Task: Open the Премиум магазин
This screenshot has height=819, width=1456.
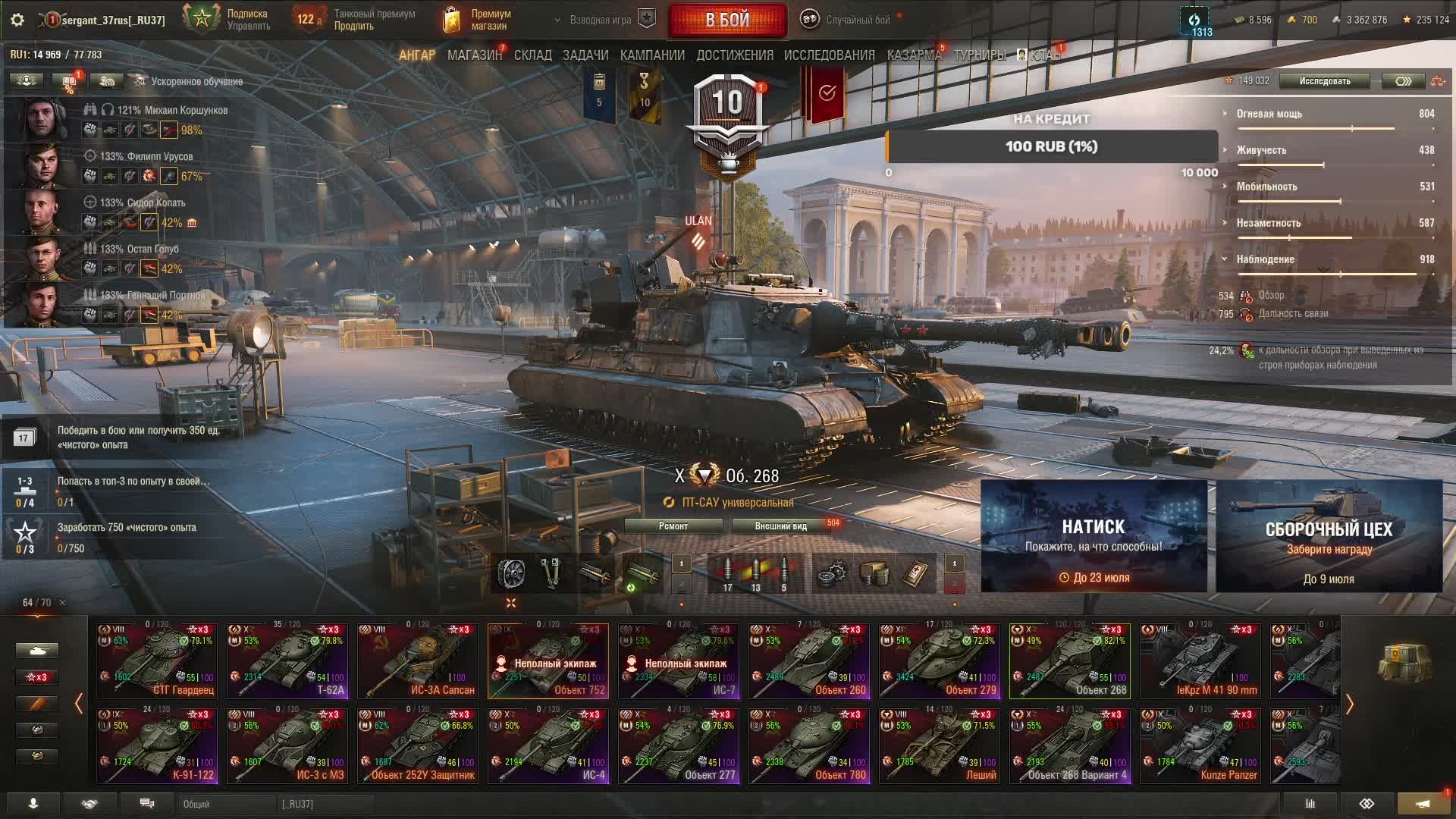Action: [x=478, y=20]
